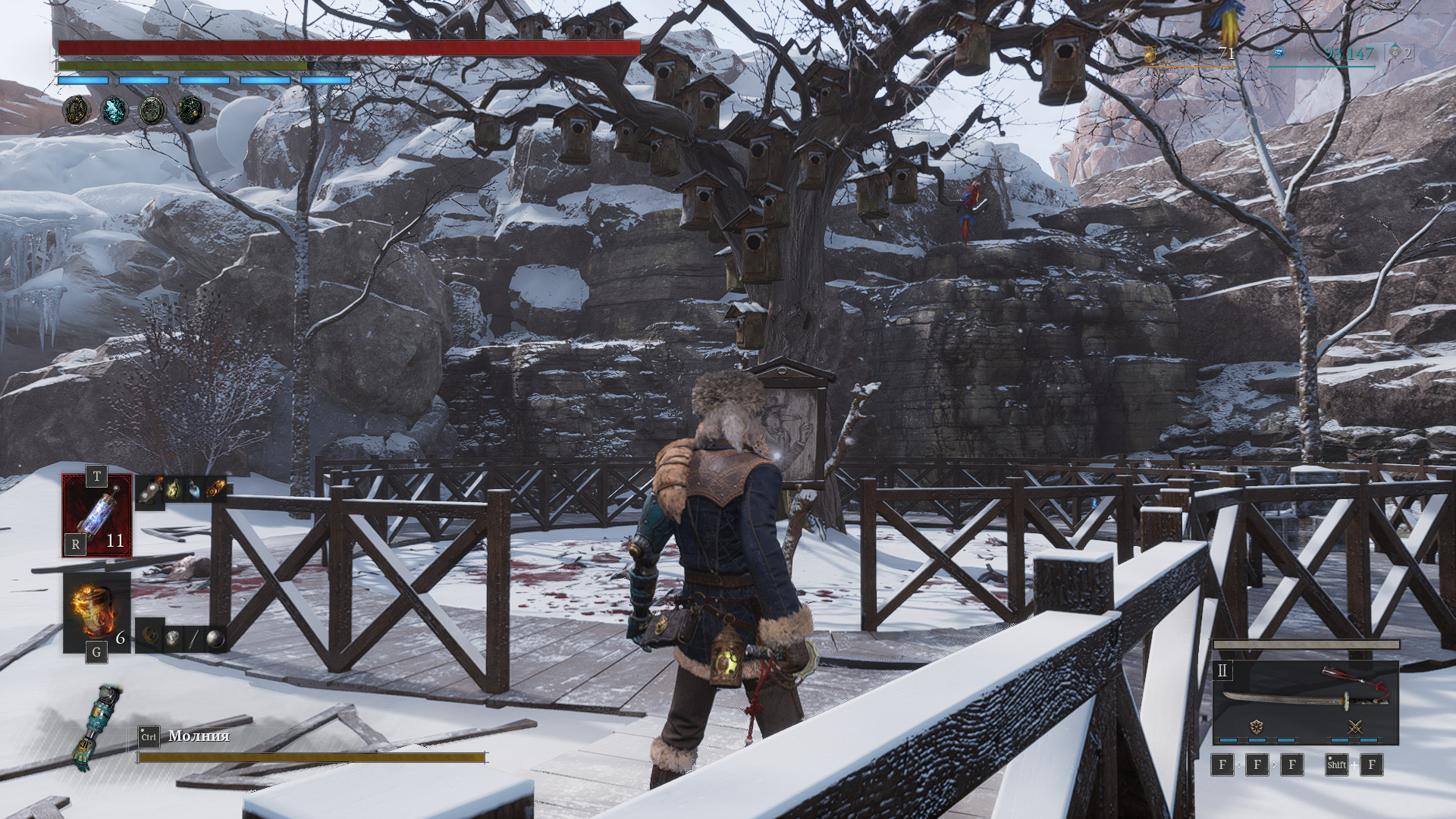Click the flower shield skill icon

(1257, 726)
